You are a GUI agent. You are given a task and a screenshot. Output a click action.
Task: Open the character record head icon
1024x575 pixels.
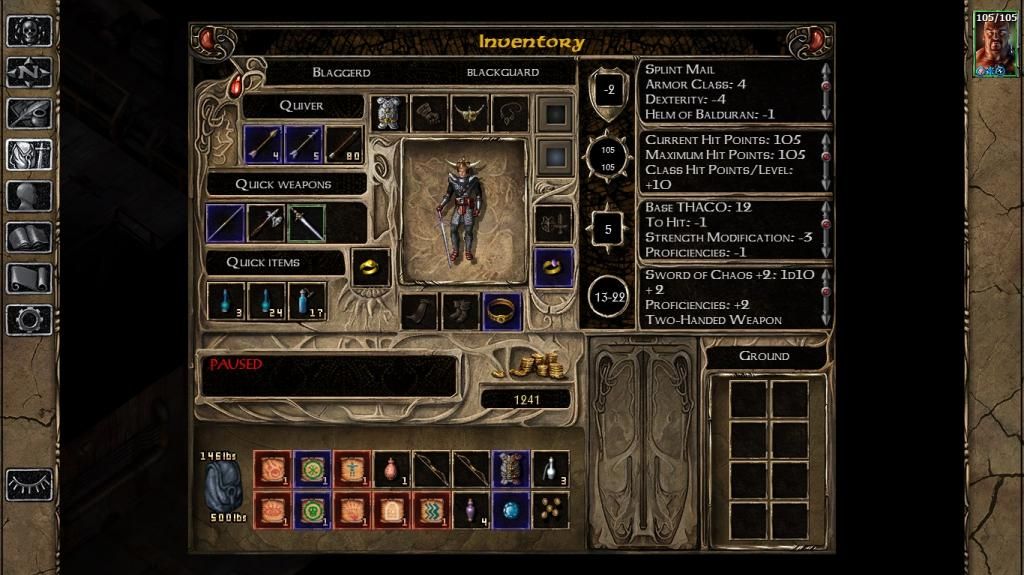pyautogui.click(x=29, y=196)
